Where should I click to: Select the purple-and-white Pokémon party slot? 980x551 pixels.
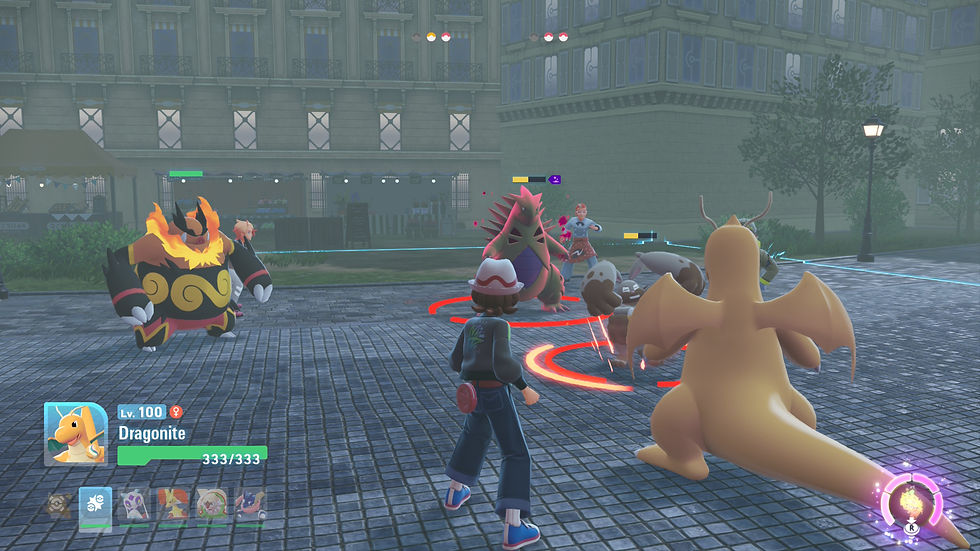tap(133, 504)
